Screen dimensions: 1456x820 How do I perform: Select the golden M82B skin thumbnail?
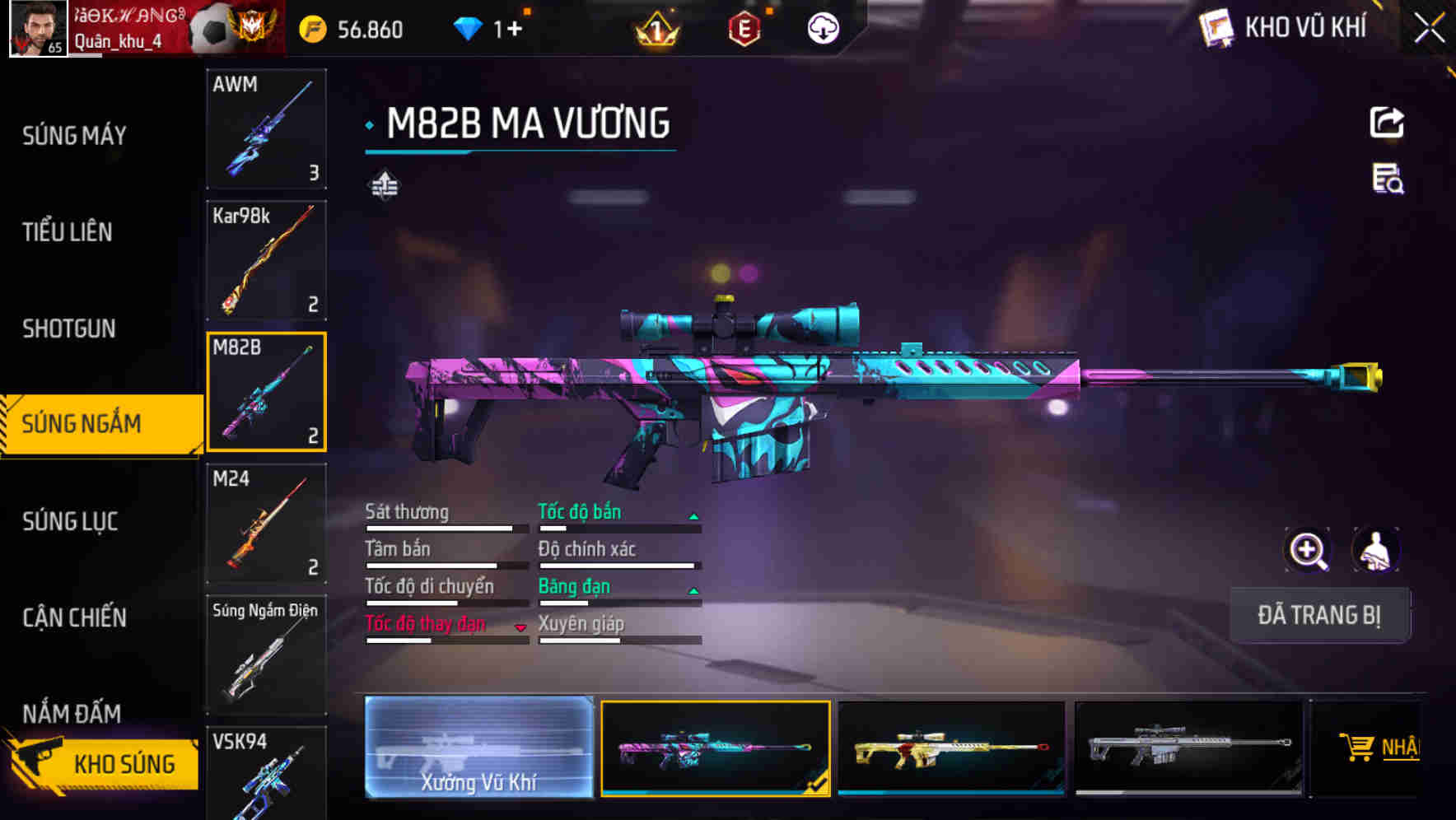click(952, 749)
